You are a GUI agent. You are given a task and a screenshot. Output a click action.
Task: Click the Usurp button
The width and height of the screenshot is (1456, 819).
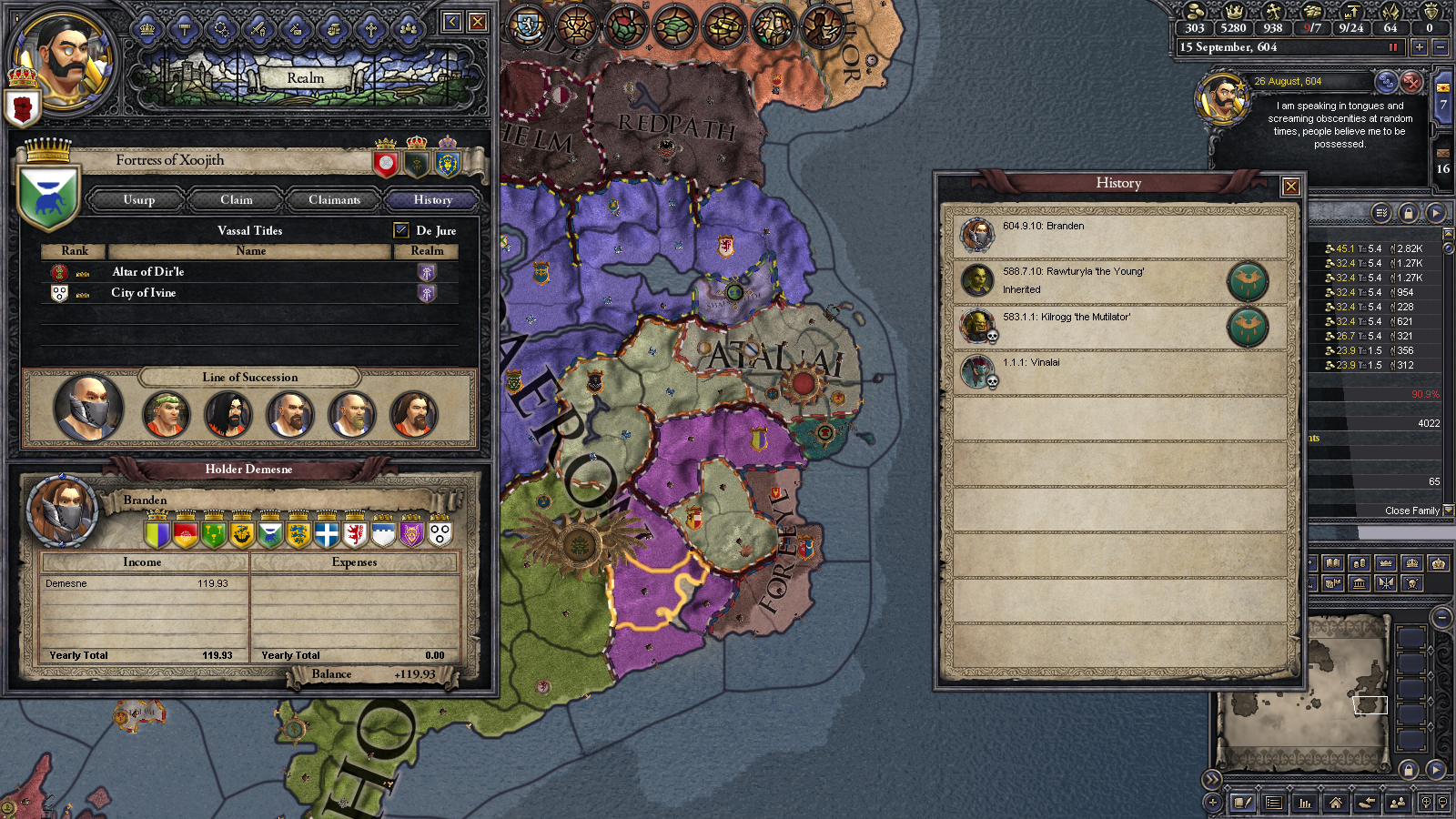pyautogui.click(x=139, y=200)
